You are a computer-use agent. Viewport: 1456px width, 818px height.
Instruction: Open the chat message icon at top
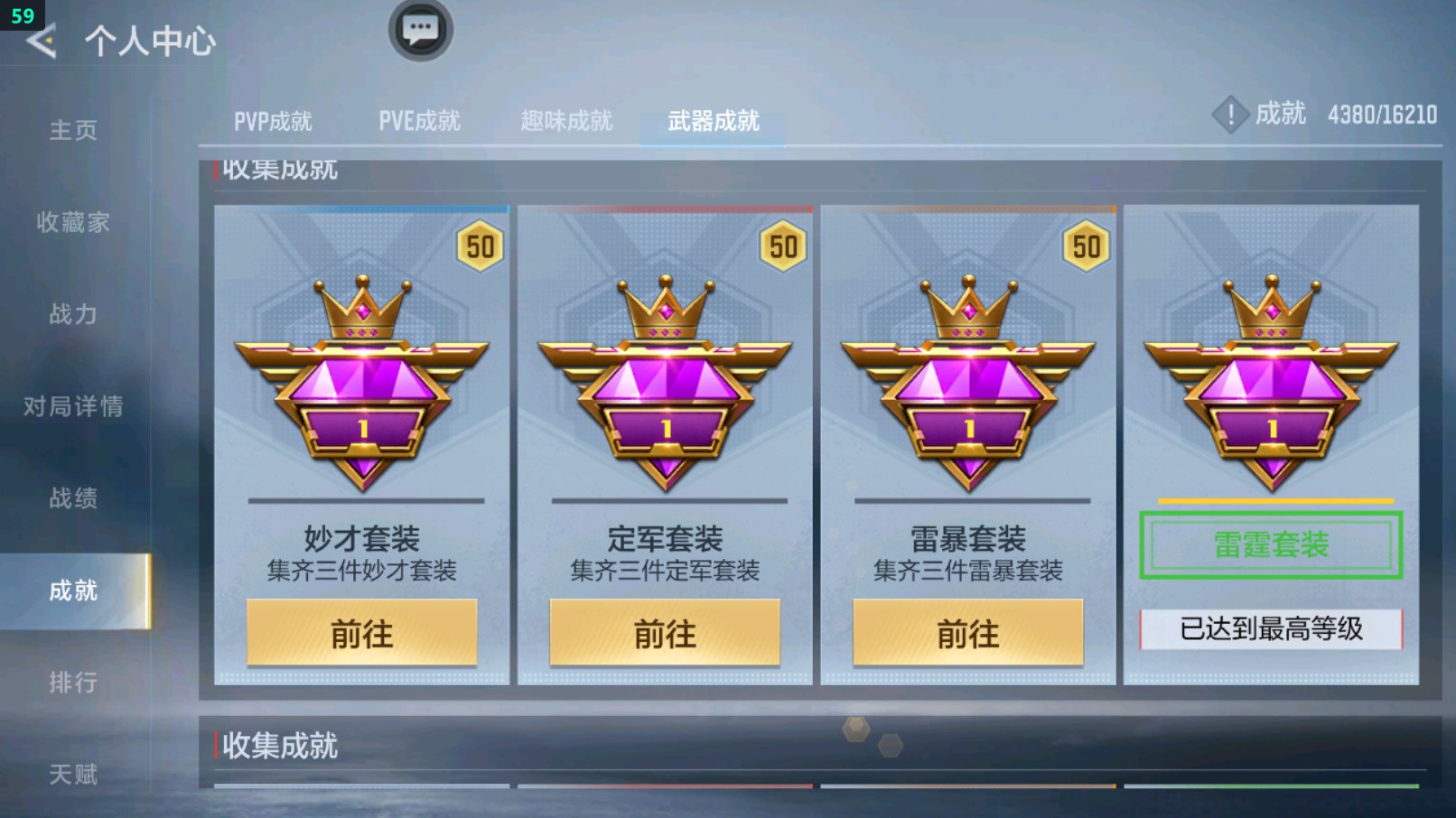coord(418,29)
